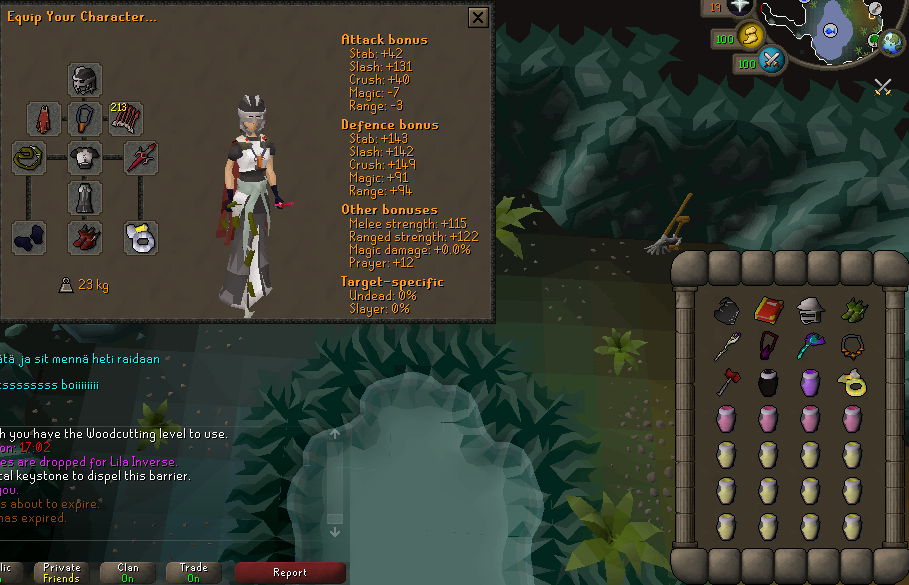Select the coiled whip weapon slot
The width and height of the screenshot is (909, 585).
tap(29, 158)
